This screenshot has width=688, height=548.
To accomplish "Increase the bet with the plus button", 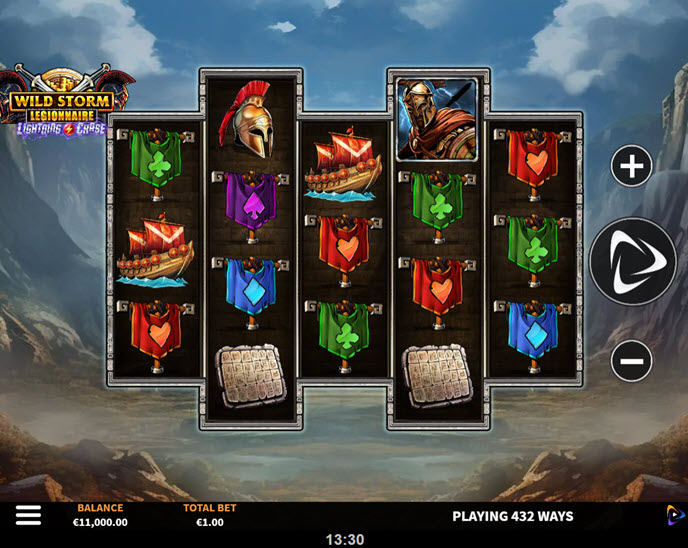I will click(x=631, y=167).
